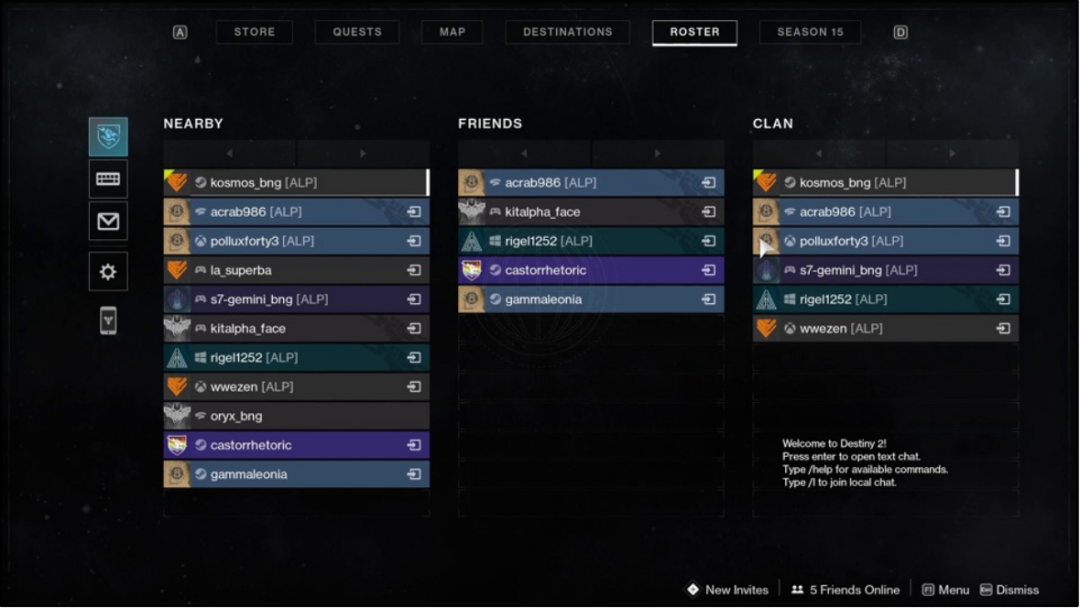Image resolution: width=1080 pixels, height=608 pixels.
Task: Select the highlighted clan banner sidebar icon
Action: tap(108, 137)
